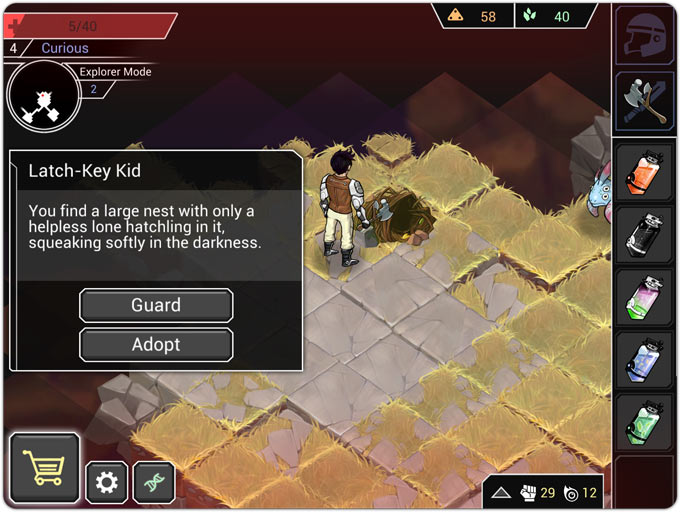The width and height of the screenshot is (680, 512).
Task: Use the purple and green potion canister
Action: [x=644, y=297]
